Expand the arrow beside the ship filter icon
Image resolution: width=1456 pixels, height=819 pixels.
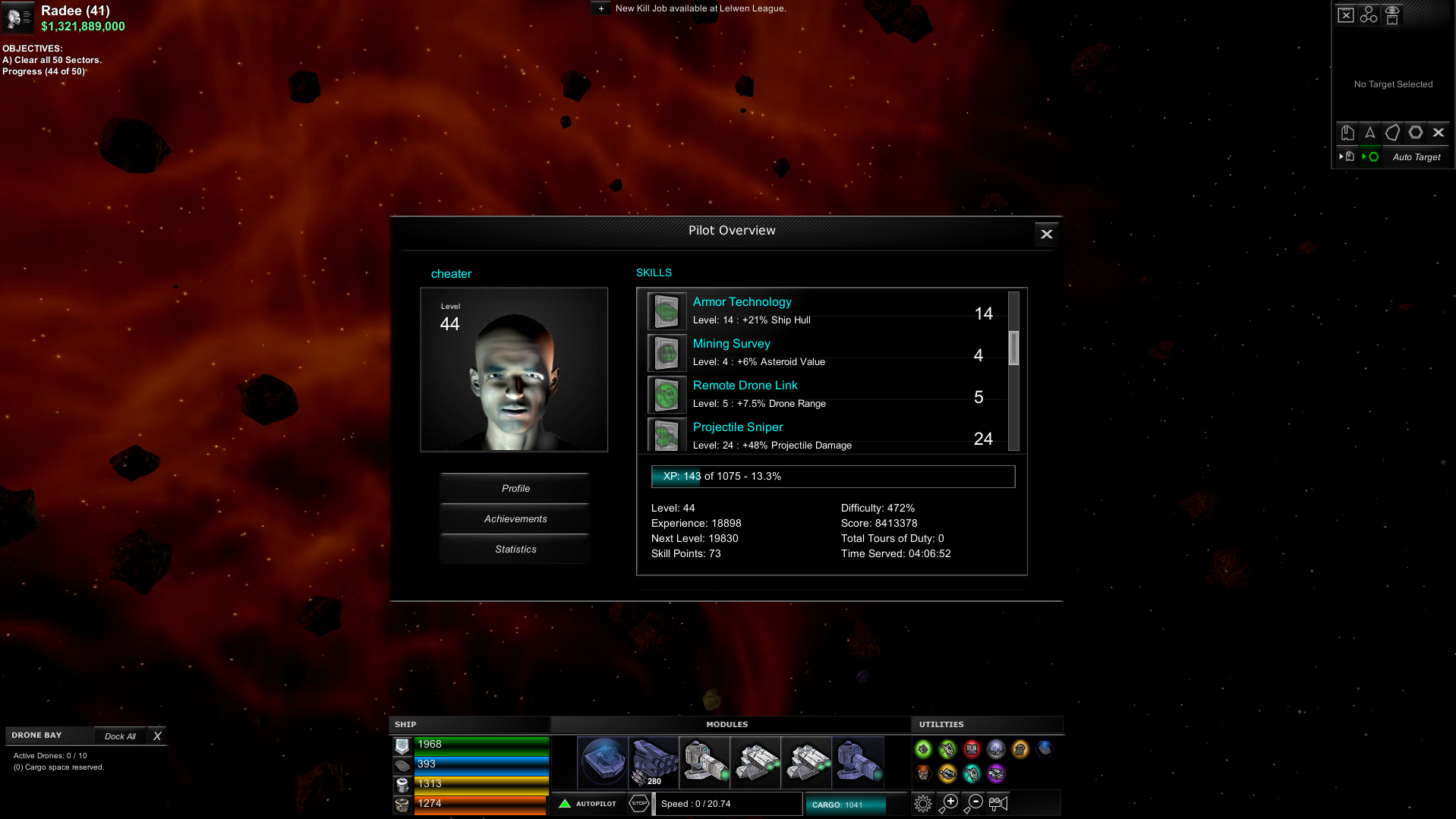click(x=1341, y=156)
